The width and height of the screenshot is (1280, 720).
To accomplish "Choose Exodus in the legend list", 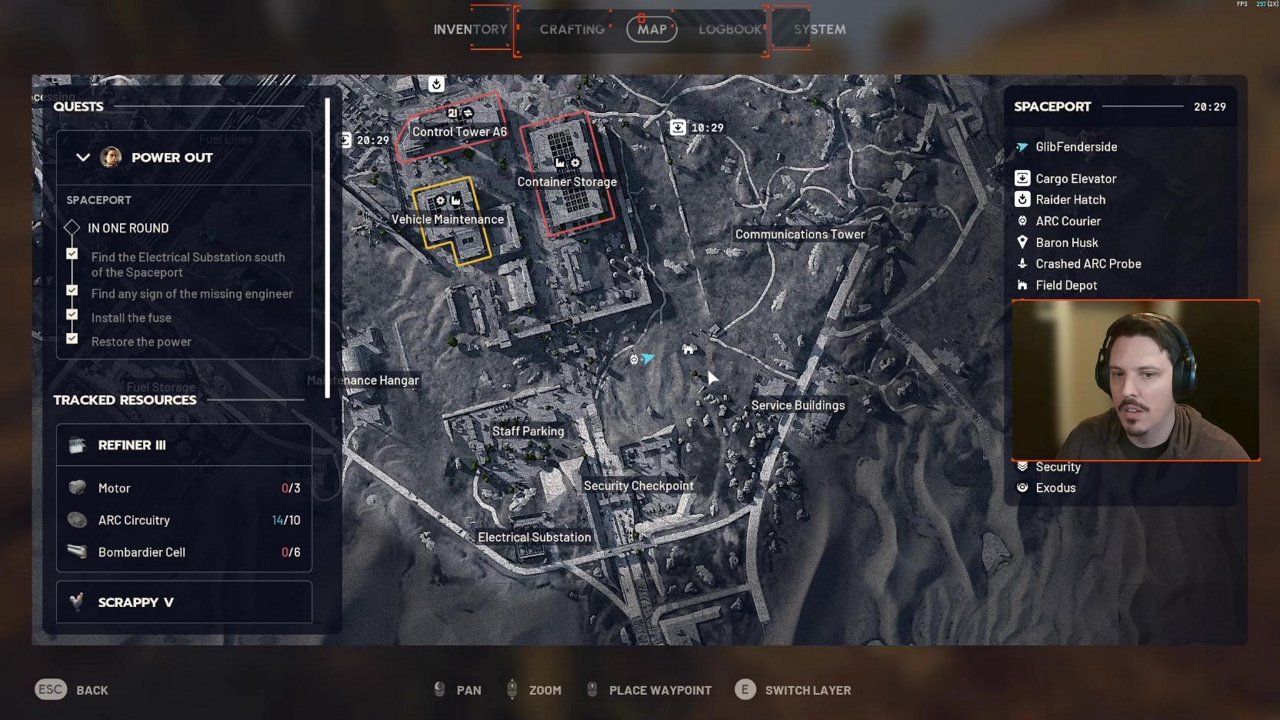I will 1055,488.
